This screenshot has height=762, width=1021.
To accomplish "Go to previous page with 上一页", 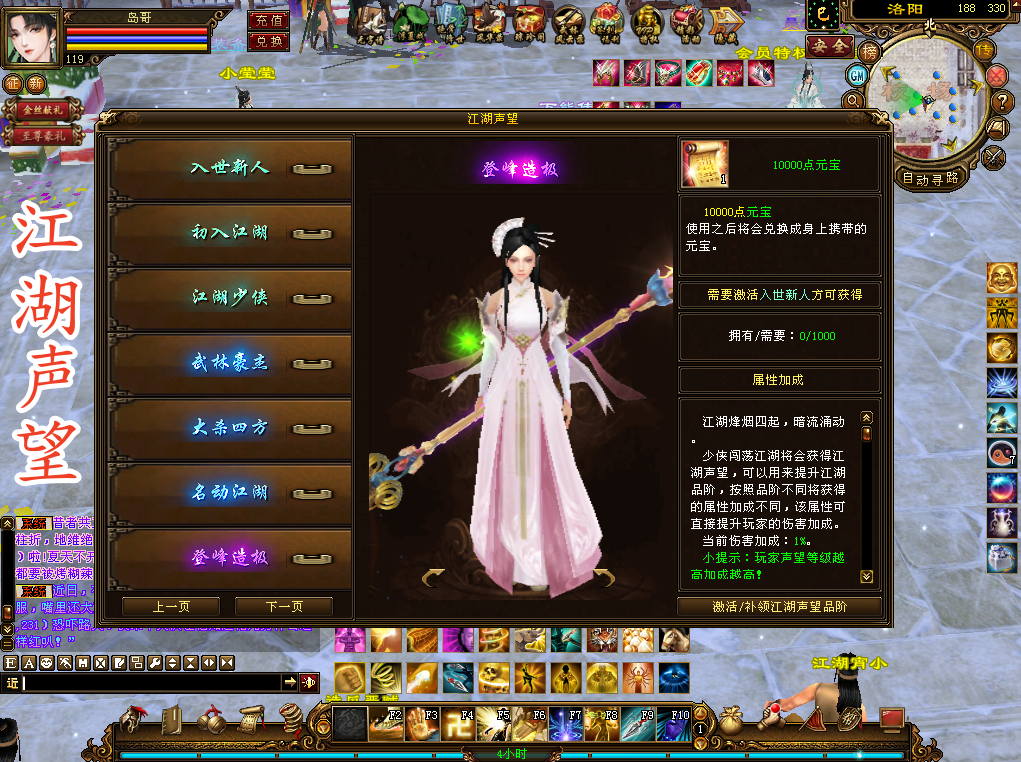I will coord(171,606).
